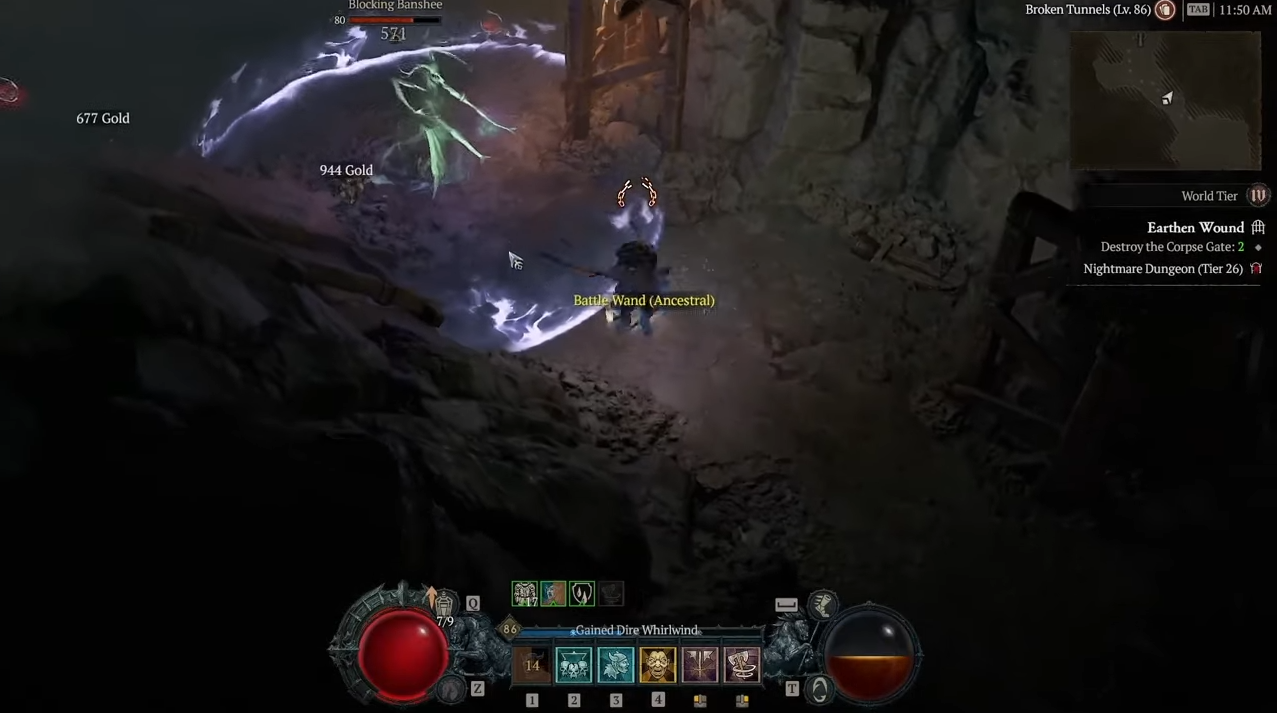The image size is (1281, 713).
Task: Select the crossed-weapons skill slot
Action: click(700, 665)
